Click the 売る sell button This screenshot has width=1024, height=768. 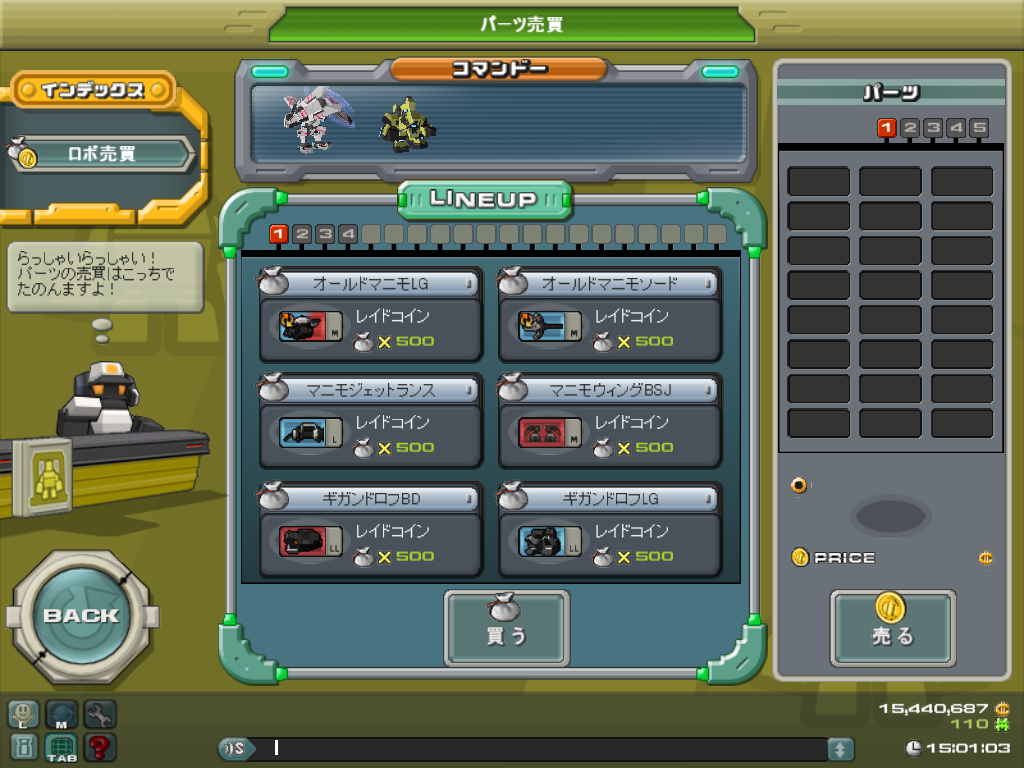(892, 628)
